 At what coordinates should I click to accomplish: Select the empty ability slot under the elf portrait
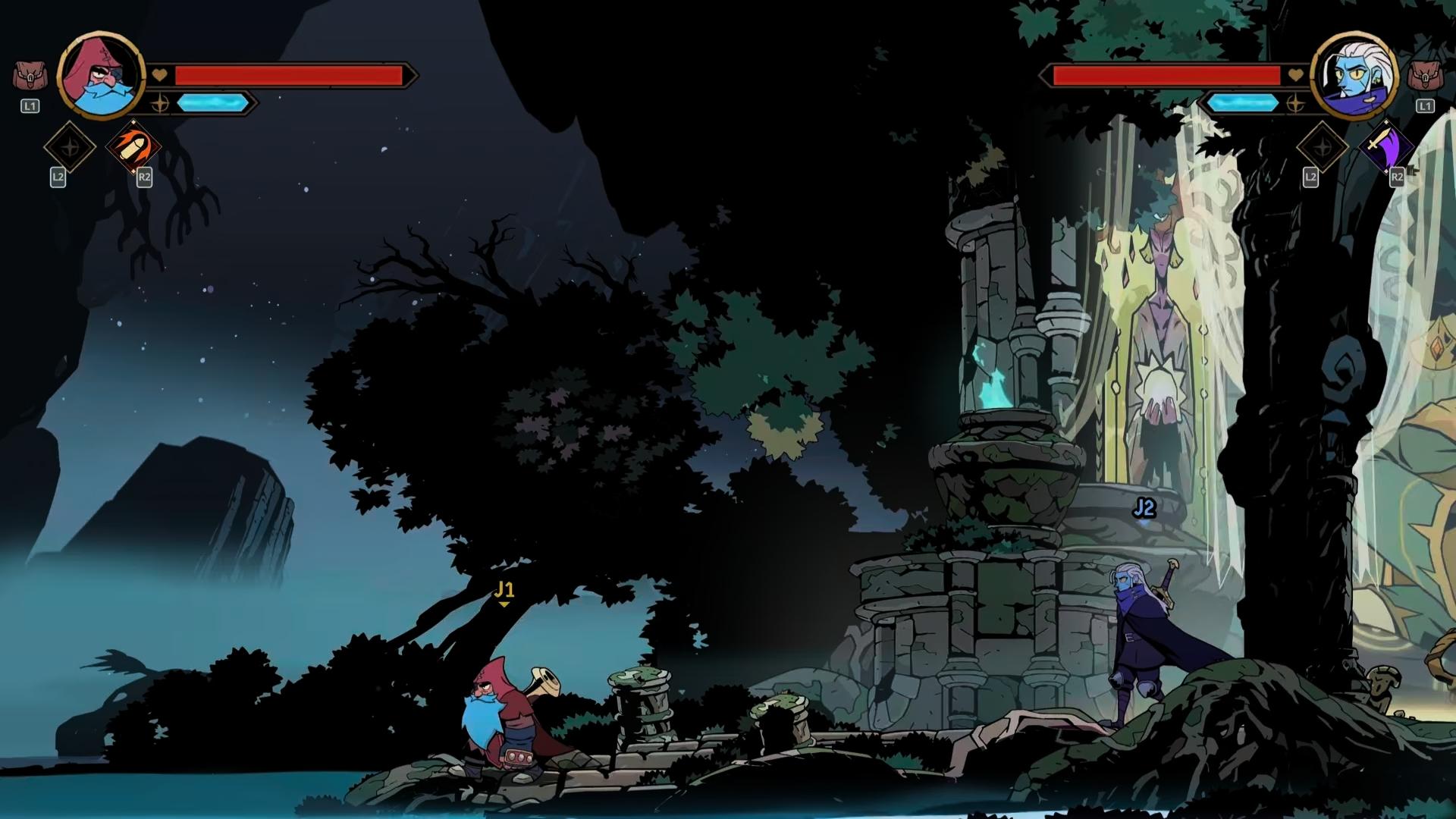[1323, 146]
